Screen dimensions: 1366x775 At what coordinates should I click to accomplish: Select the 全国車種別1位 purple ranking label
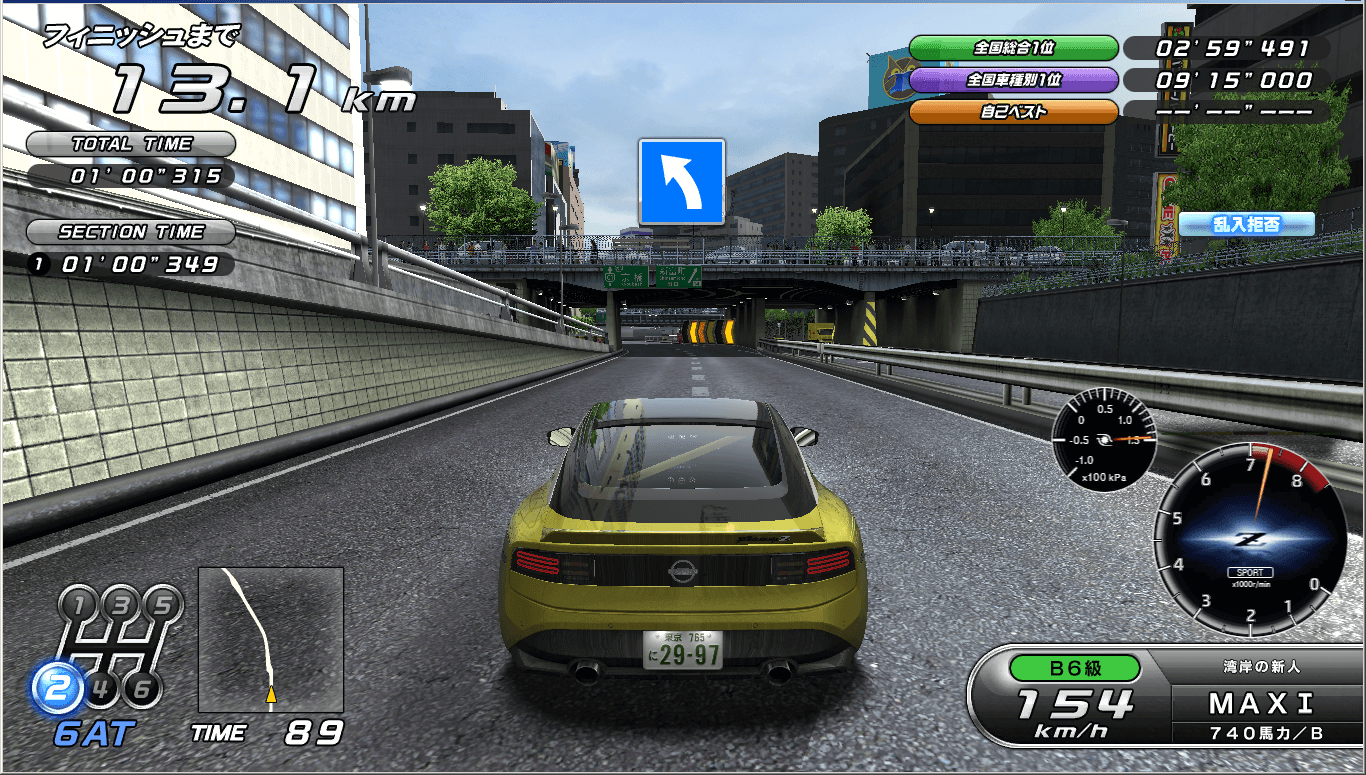[x=1013, y=80]
